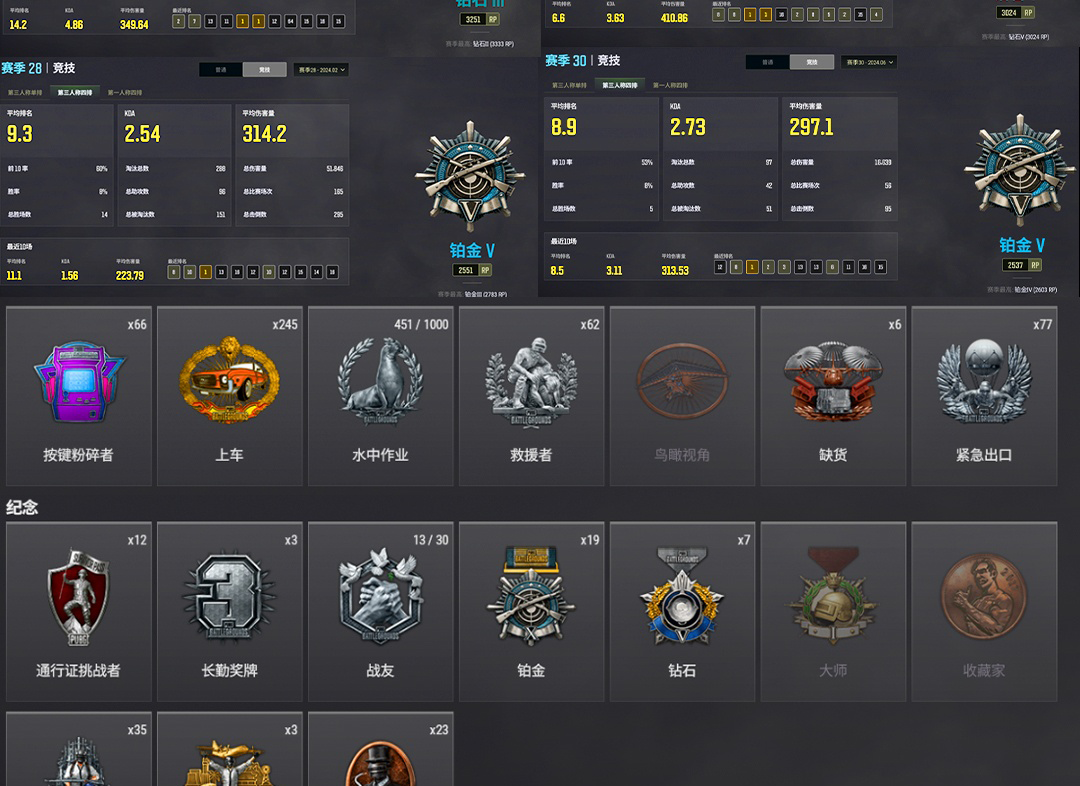This screenshot has width=1080, height=786.
Task: Open the locked 收藏家 bronze coin medal
Action: pyautogui.click(x=985, y=612)
